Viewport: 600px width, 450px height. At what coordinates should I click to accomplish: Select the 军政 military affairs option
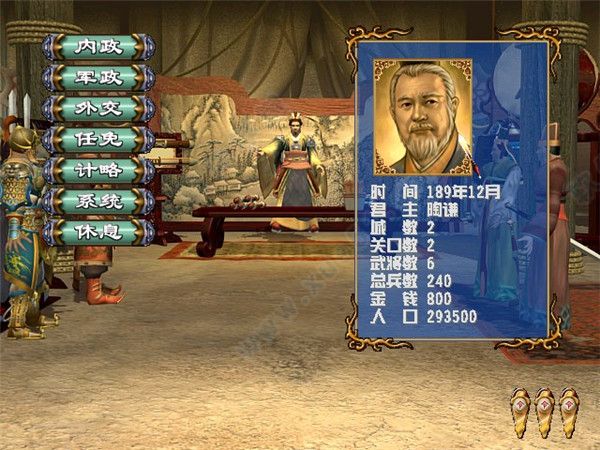coord(98,77)
